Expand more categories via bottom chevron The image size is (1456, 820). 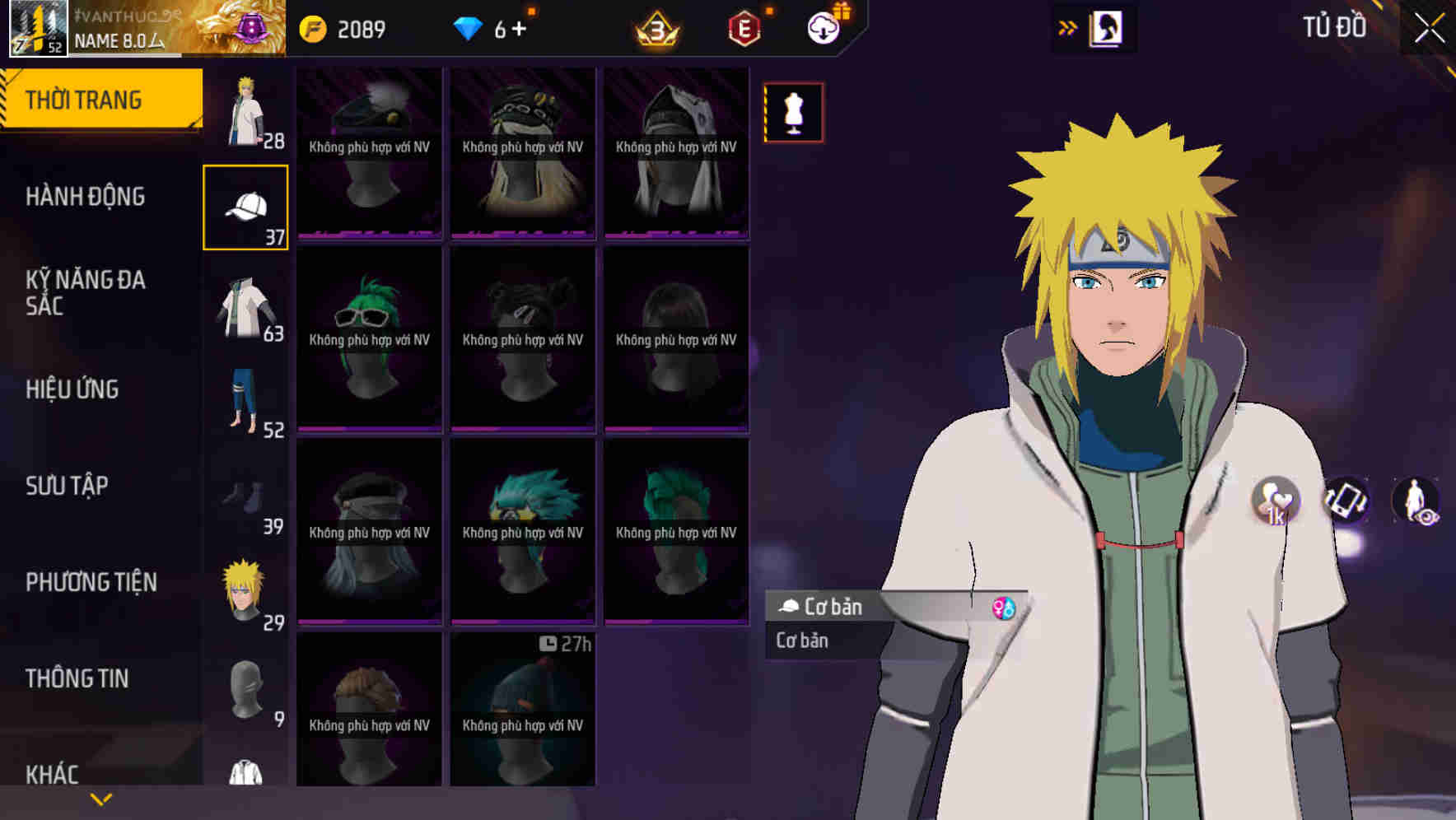(101, 799)
